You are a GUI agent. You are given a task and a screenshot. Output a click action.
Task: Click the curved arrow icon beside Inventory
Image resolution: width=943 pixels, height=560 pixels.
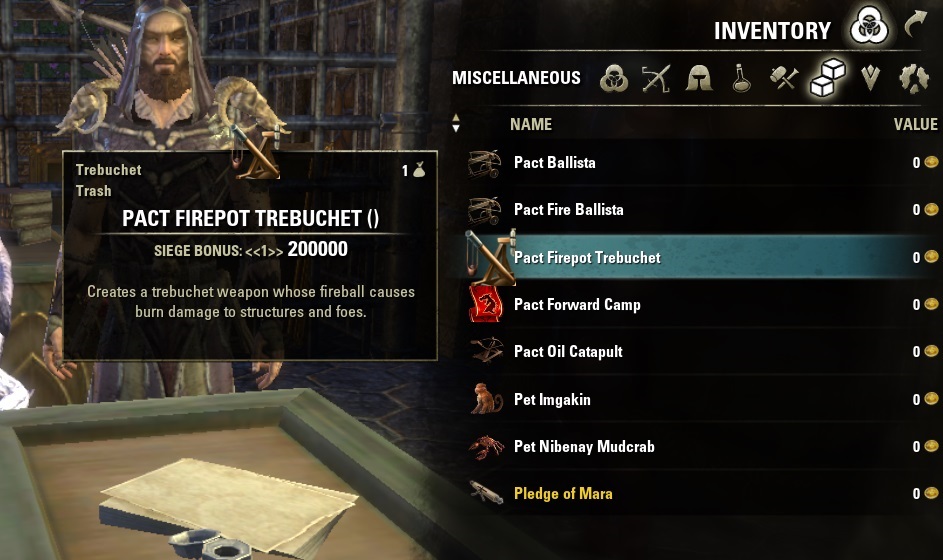(x=915, y=25)
